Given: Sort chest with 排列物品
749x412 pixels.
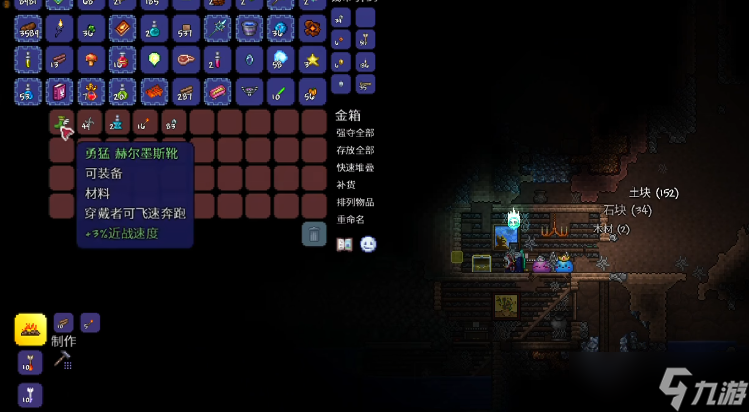Looking at the screenshot, I should (x=355, y=202).
